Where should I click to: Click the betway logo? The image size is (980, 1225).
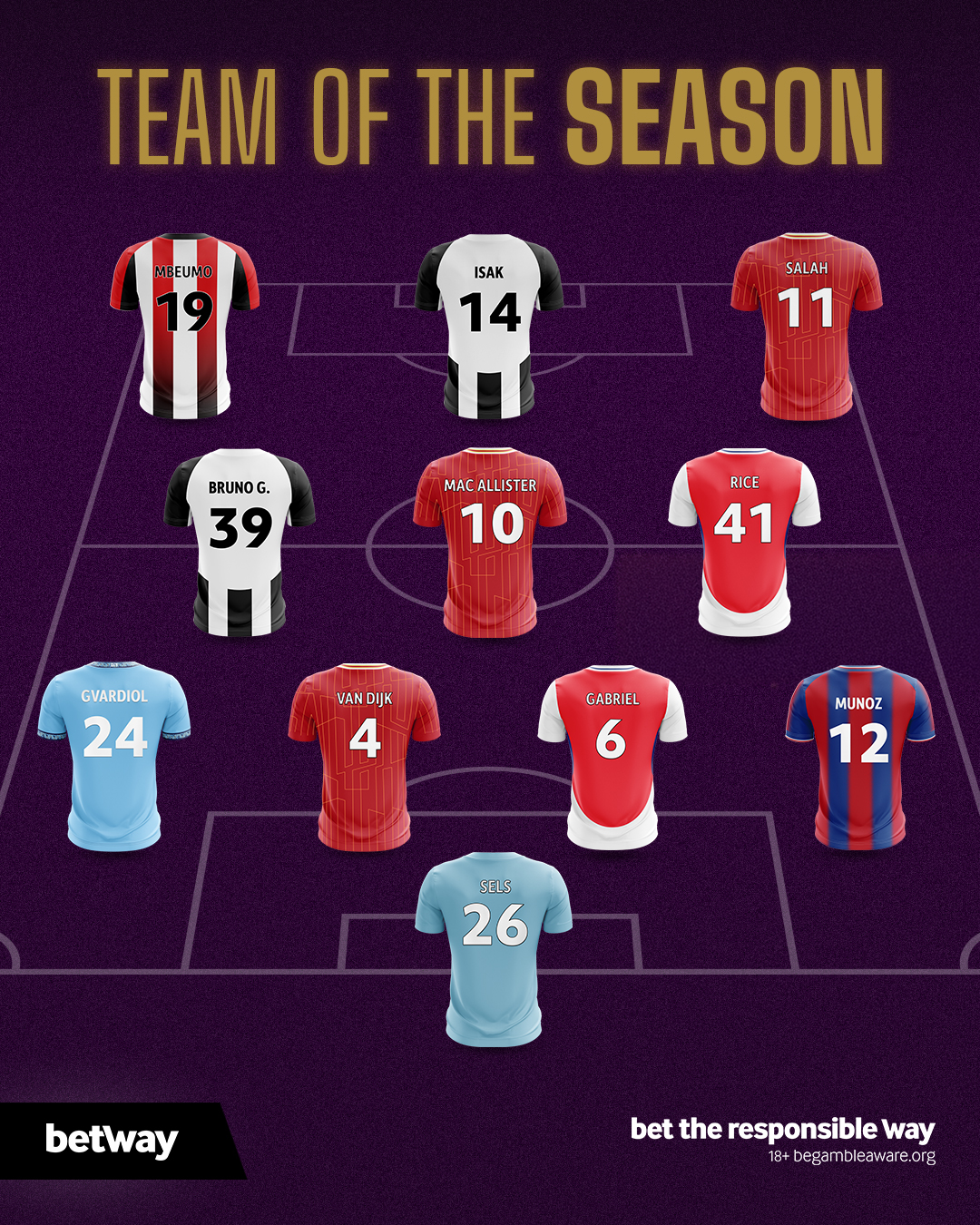point(112,1140)
